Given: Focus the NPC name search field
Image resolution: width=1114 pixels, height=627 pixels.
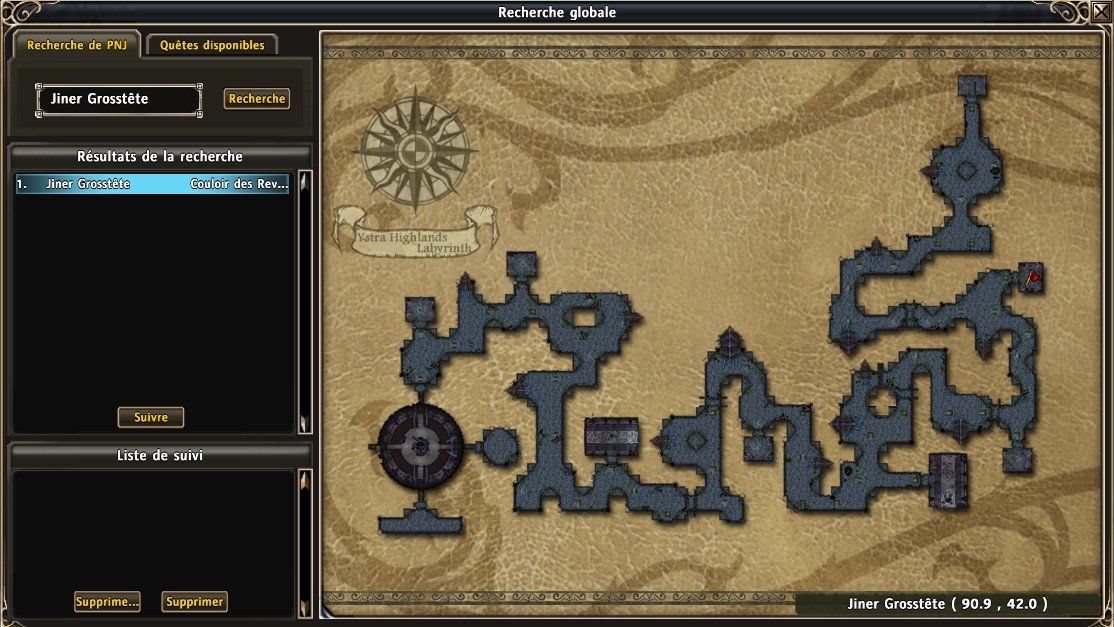Looking at the screenshot, I should coord(119,99).
